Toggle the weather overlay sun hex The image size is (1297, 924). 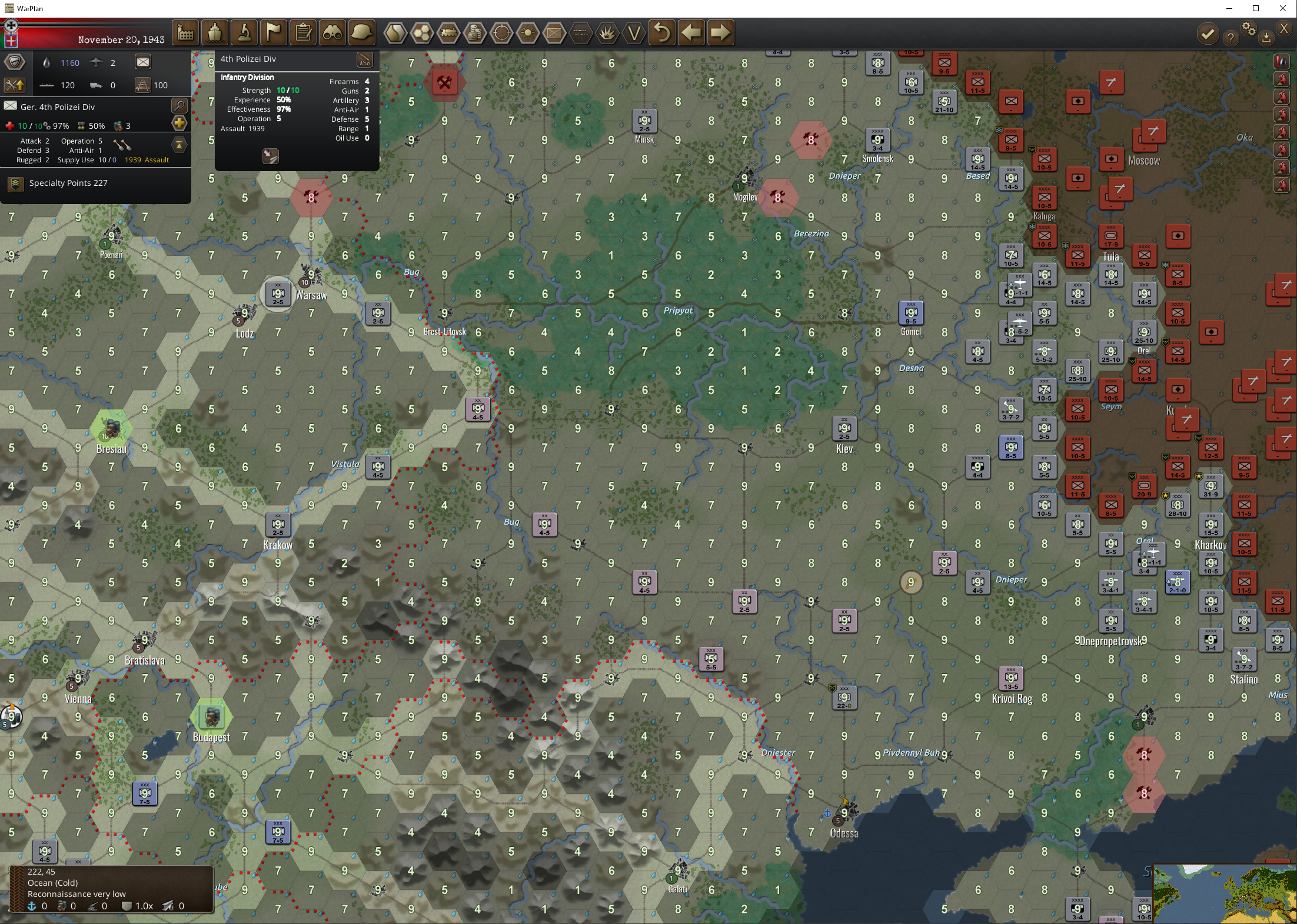pos(528,33)
